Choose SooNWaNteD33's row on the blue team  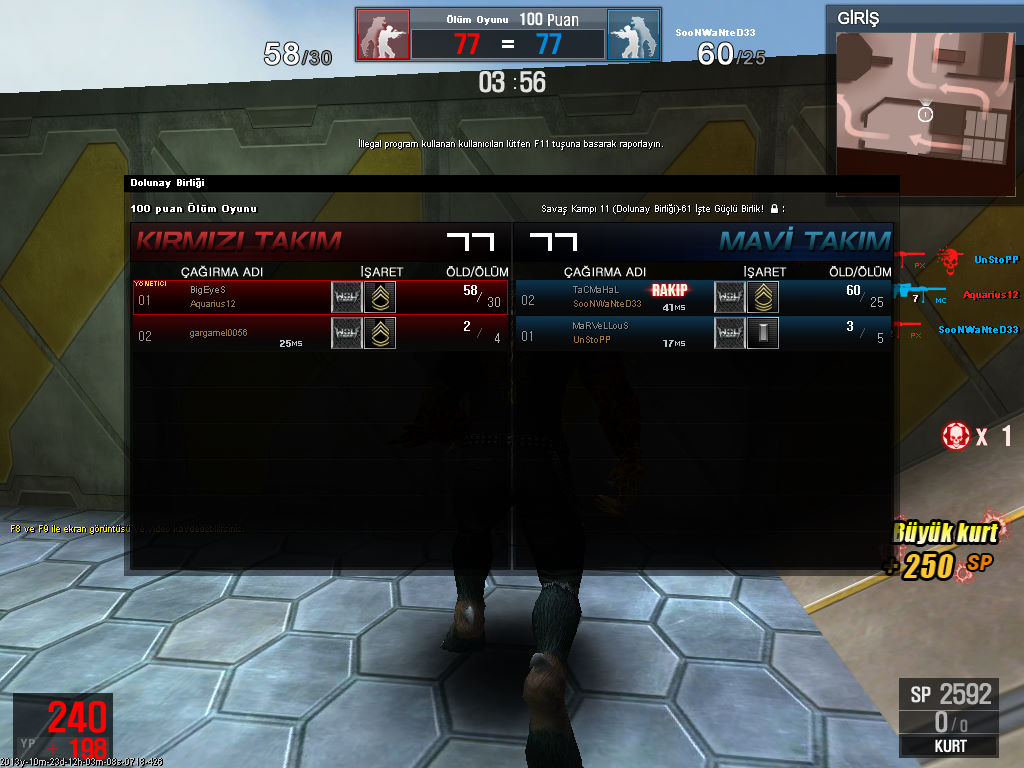[x=702, y=297]
